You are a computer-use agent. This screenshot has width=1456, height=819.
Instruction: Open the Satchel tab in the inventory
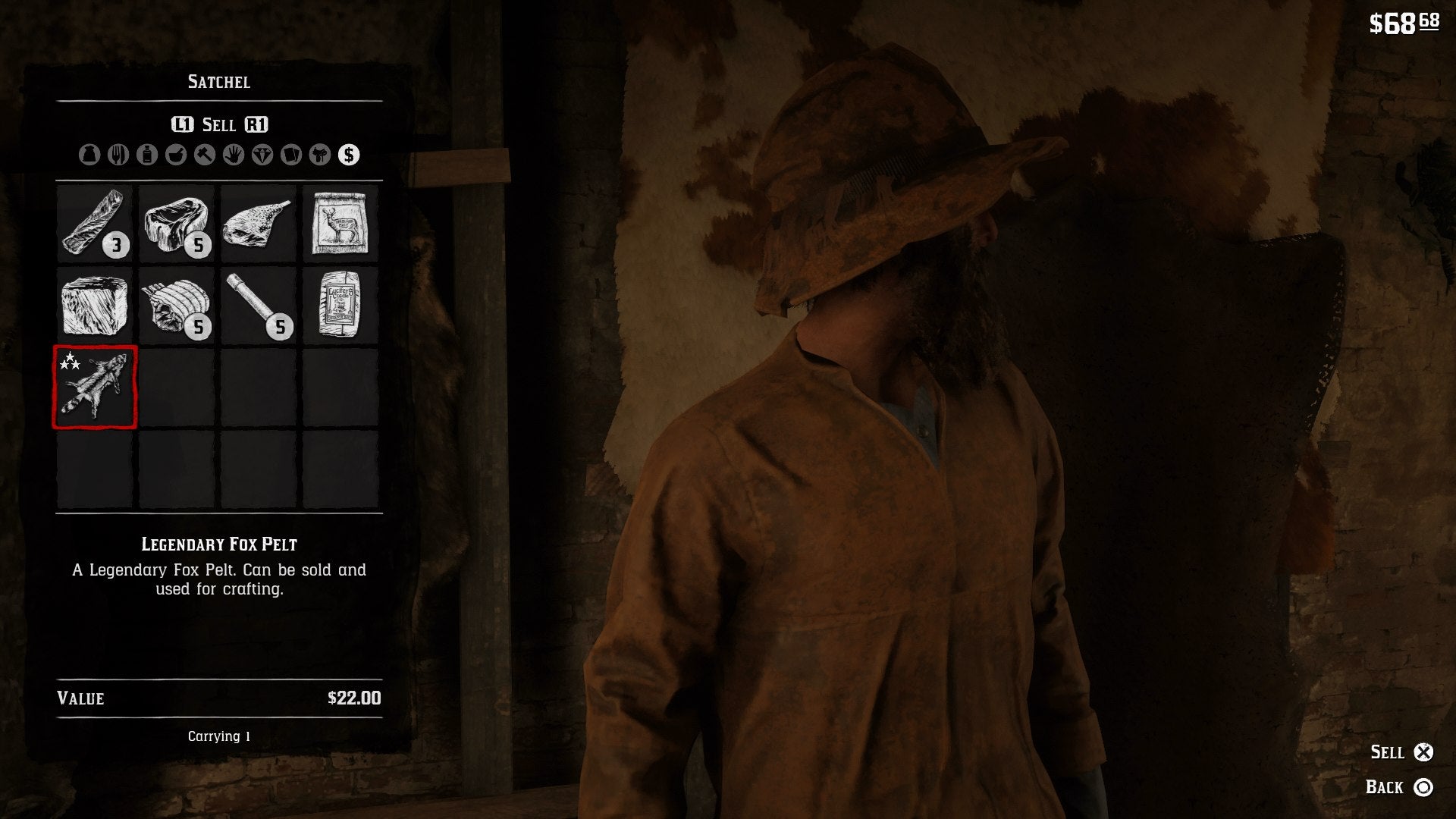(x=218, y=82)
